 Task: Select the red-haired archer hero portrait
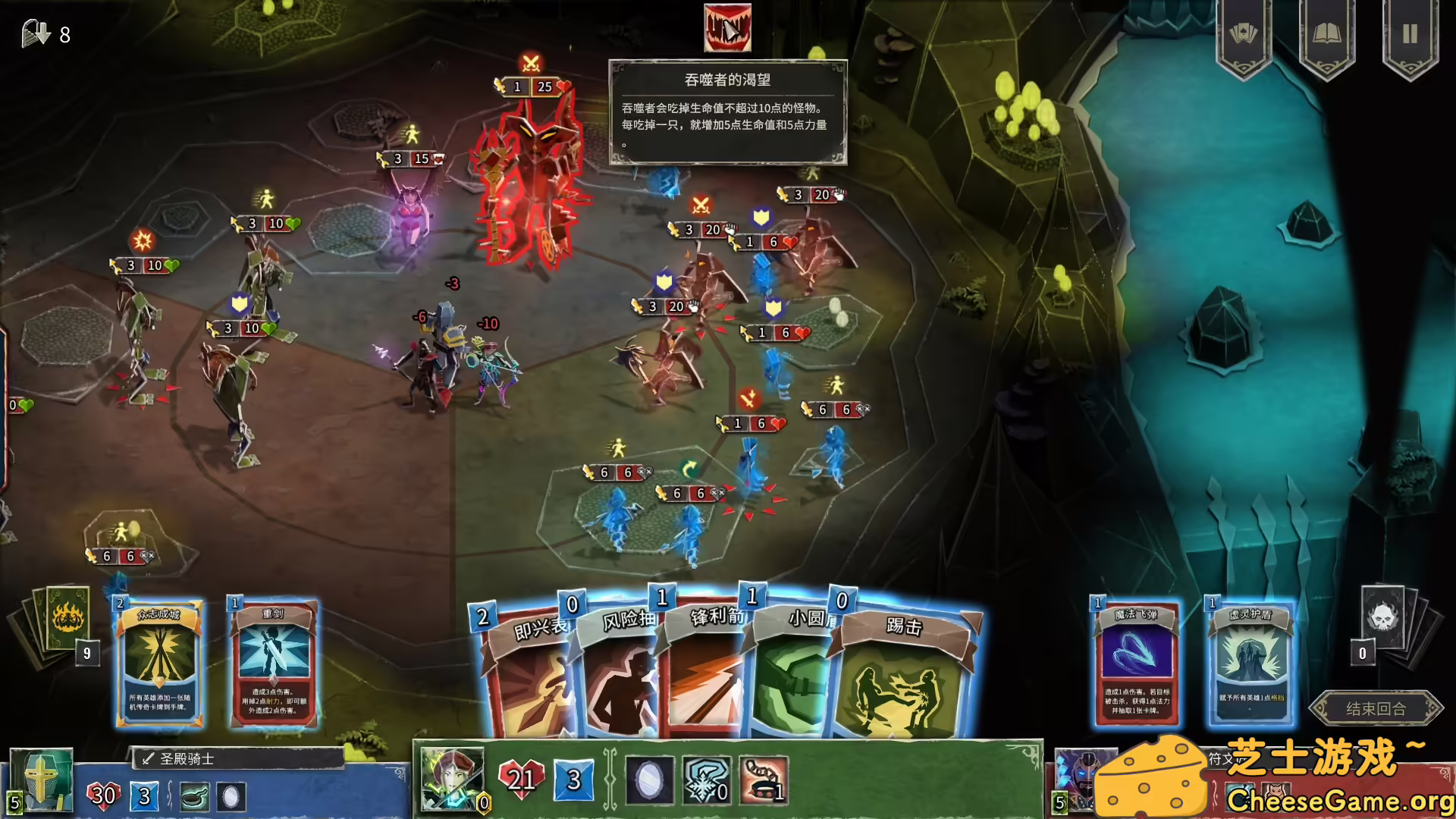coord(452,778)
